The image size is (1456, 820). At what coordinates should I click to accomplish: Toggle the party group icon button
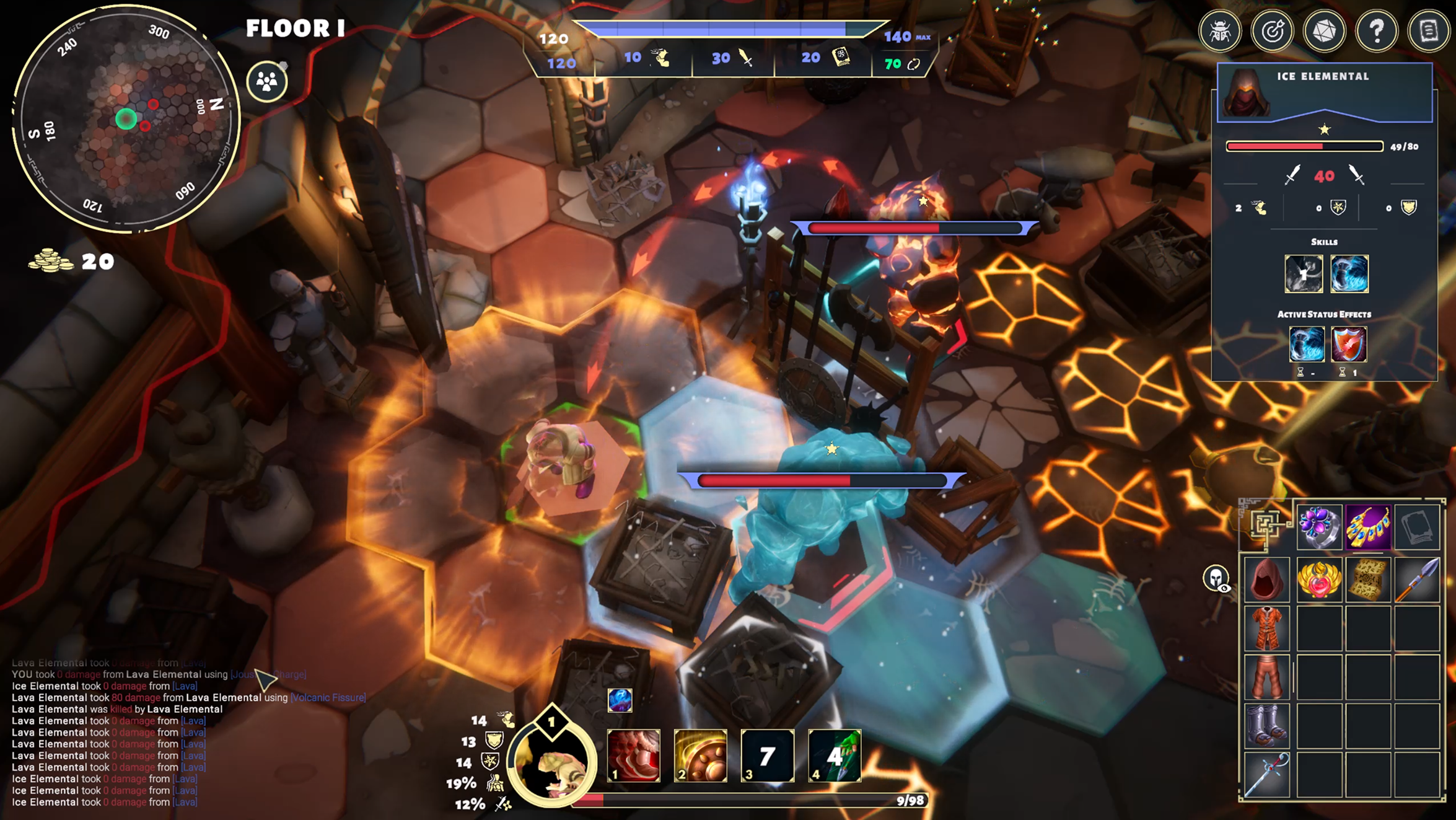(267, 81)
